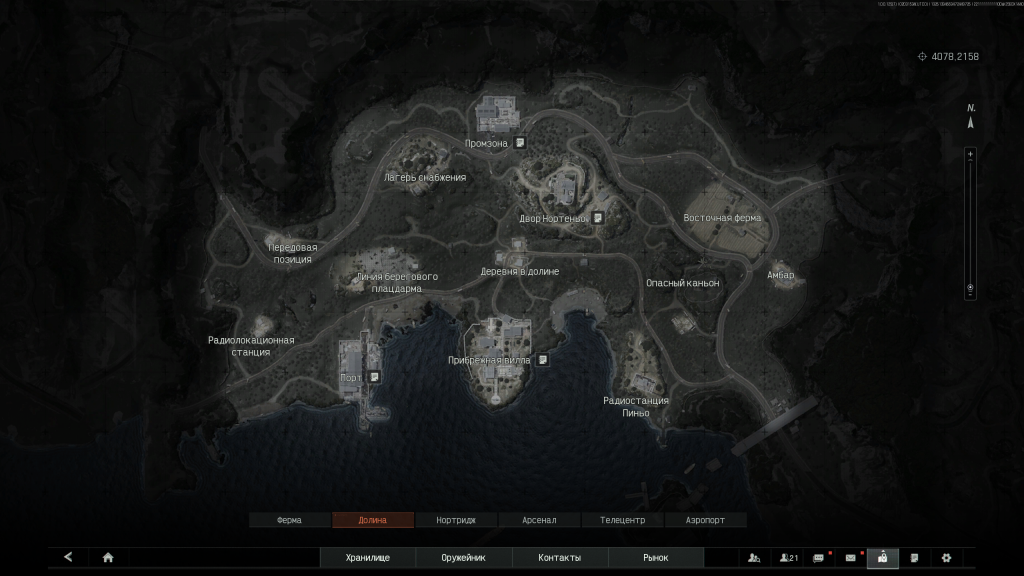Open the note marker beside Прибрежная вилла

542,360
